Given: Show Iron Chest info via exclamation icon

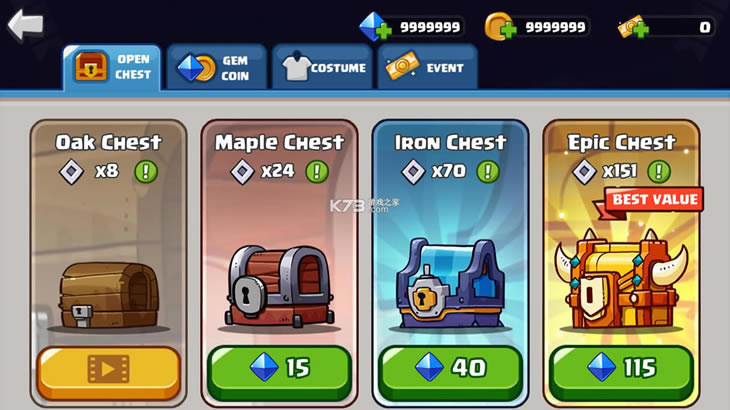Looking at the screenshot, I should coord(488,171).
